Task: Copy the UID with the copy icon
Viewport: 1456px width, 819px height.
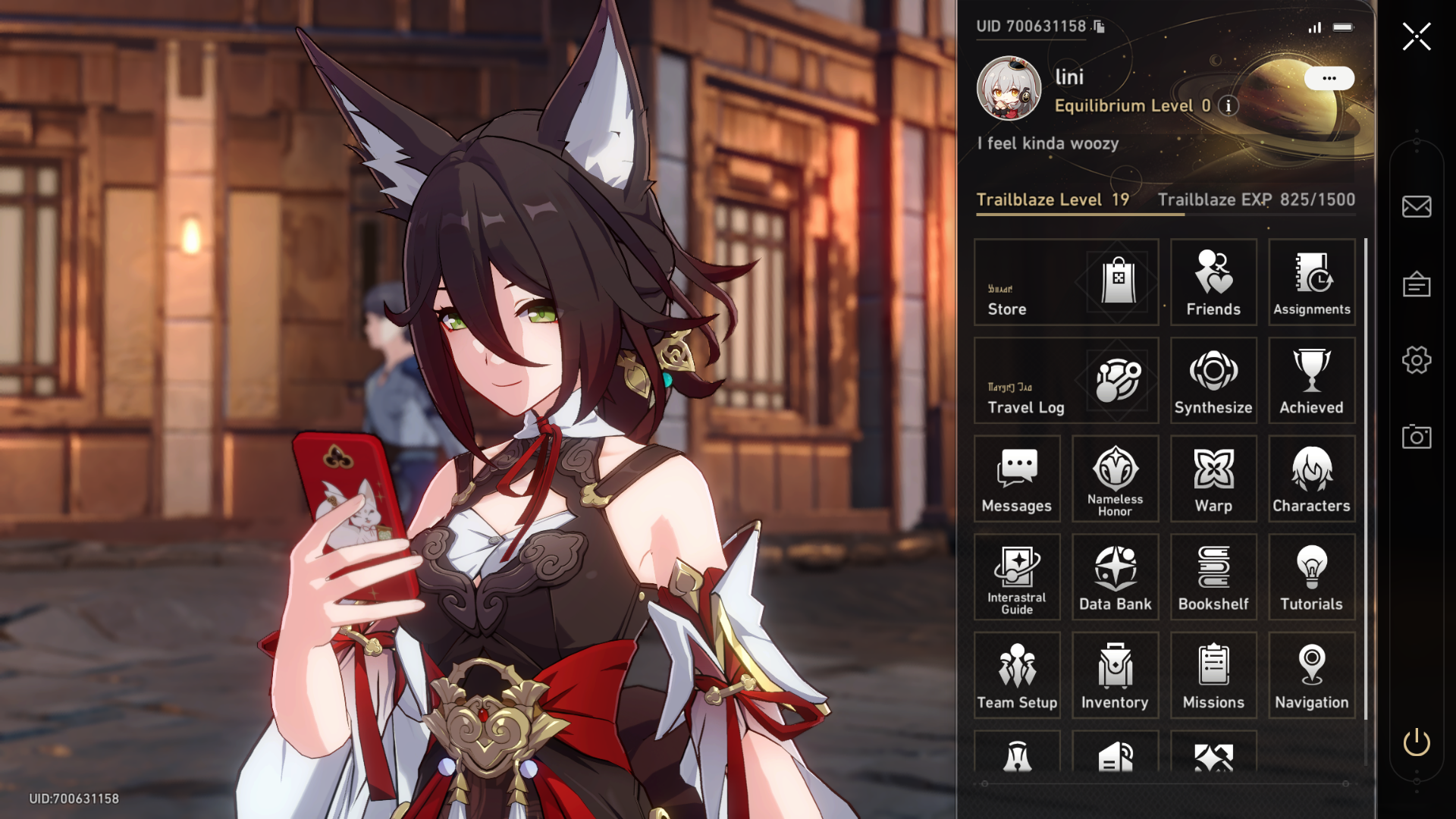Action: click(1099, 27)
